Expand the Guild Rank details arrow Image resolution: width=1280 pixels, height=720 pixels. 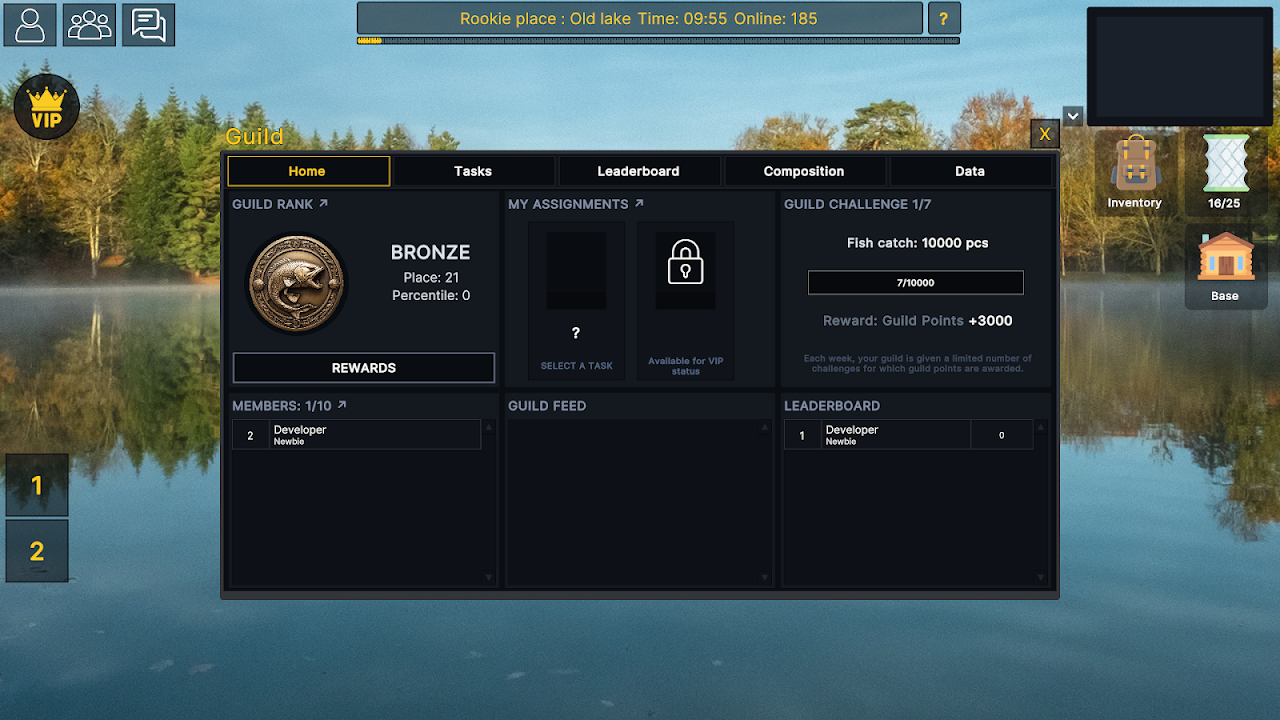point(324,202)
